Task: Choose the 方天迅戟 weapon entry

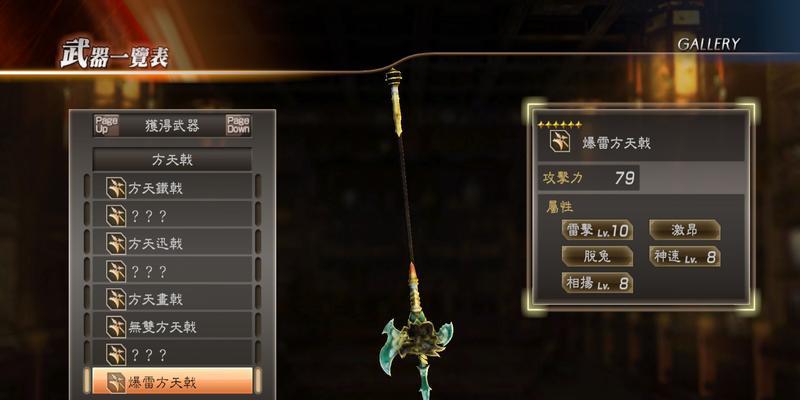Action: point(172,243)
